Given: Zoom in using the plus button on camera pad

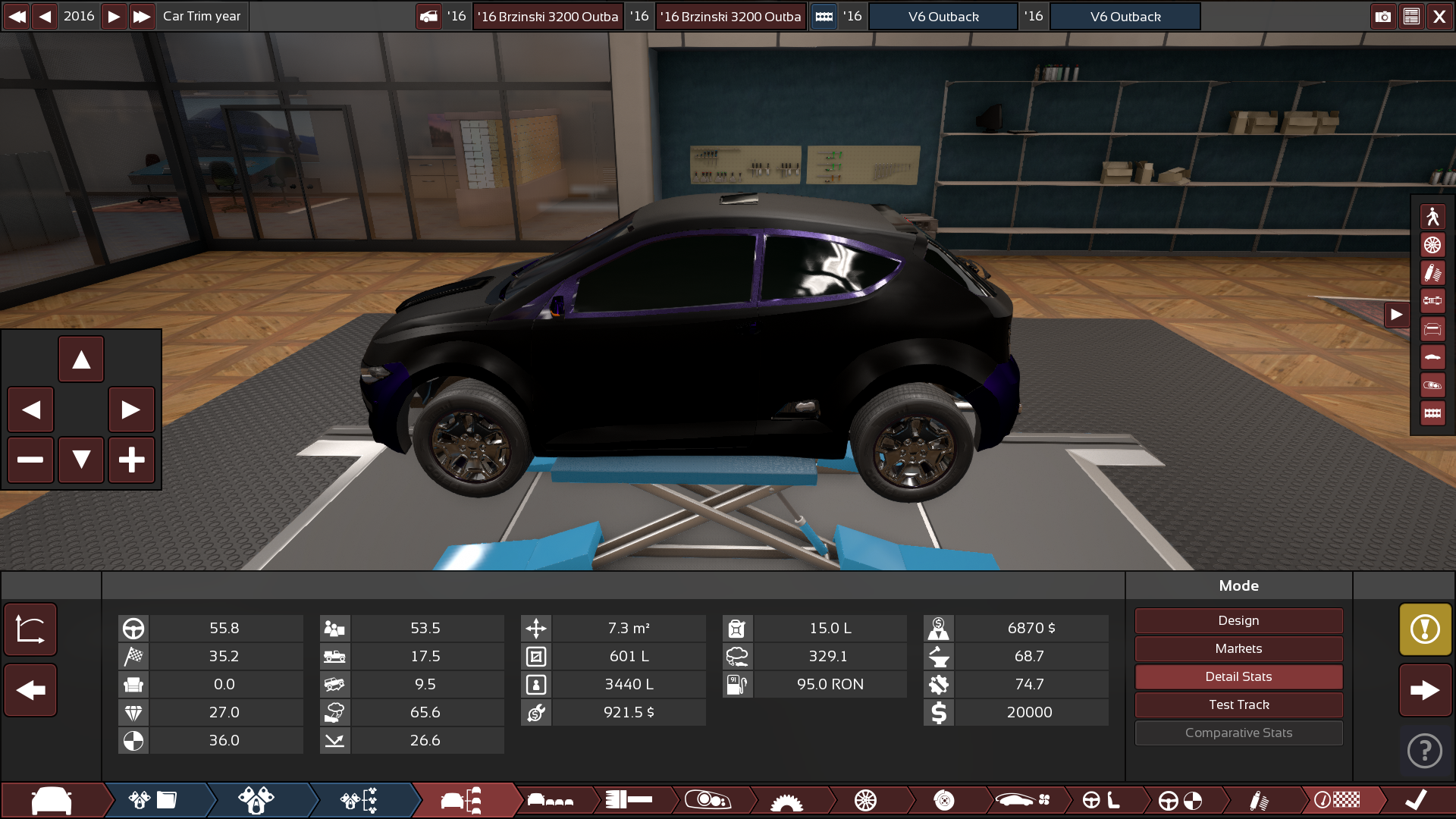Looking at the screenshot, I should click(x=131, y=460).
